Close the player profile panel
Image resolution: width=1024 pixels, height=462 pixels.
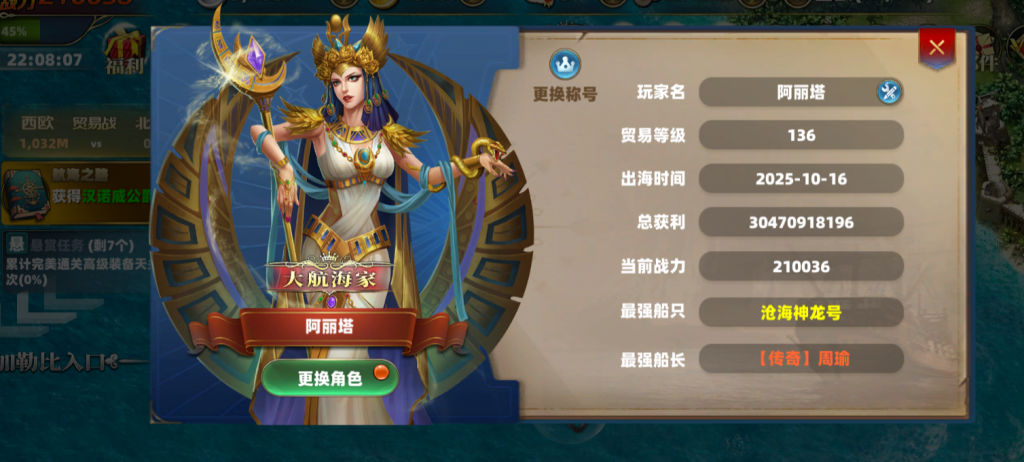pyautogui.click(x=936, y=46)
